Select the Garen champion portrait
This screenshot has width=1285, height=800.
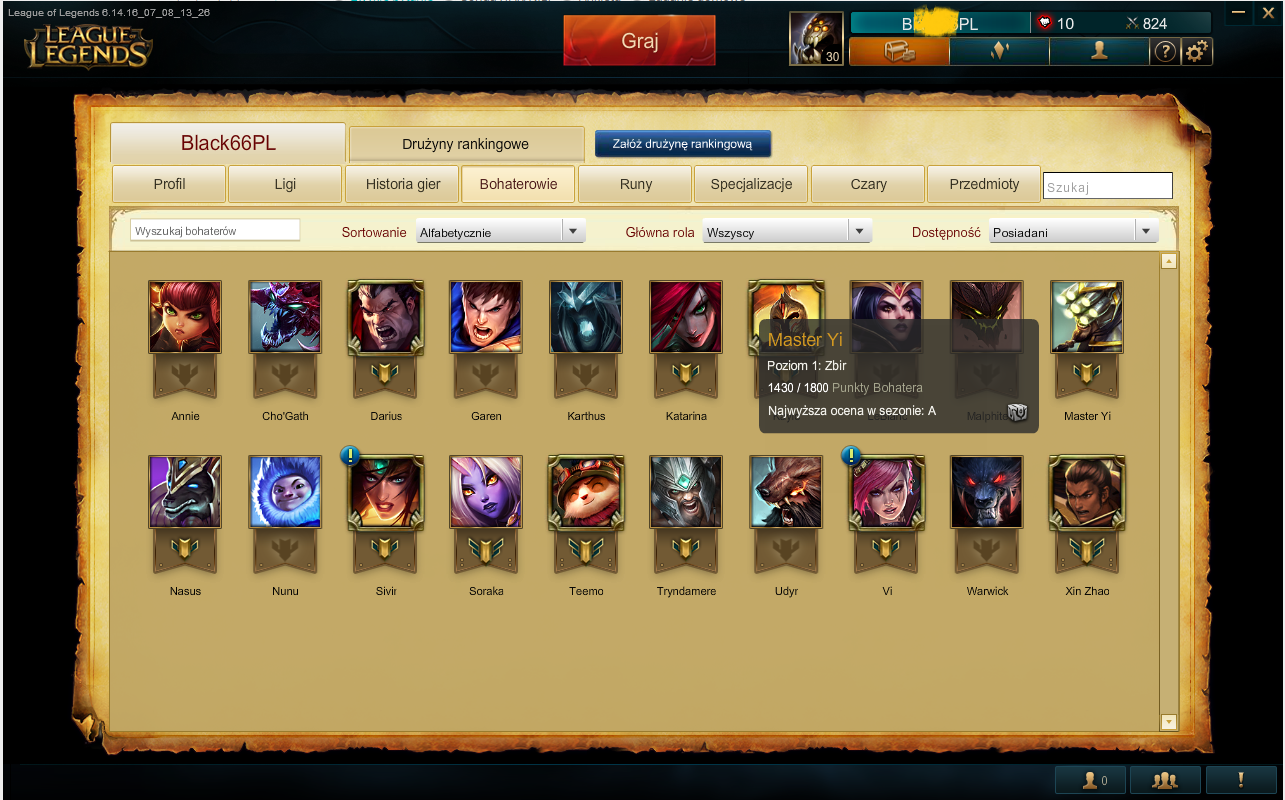pos(486,318)
